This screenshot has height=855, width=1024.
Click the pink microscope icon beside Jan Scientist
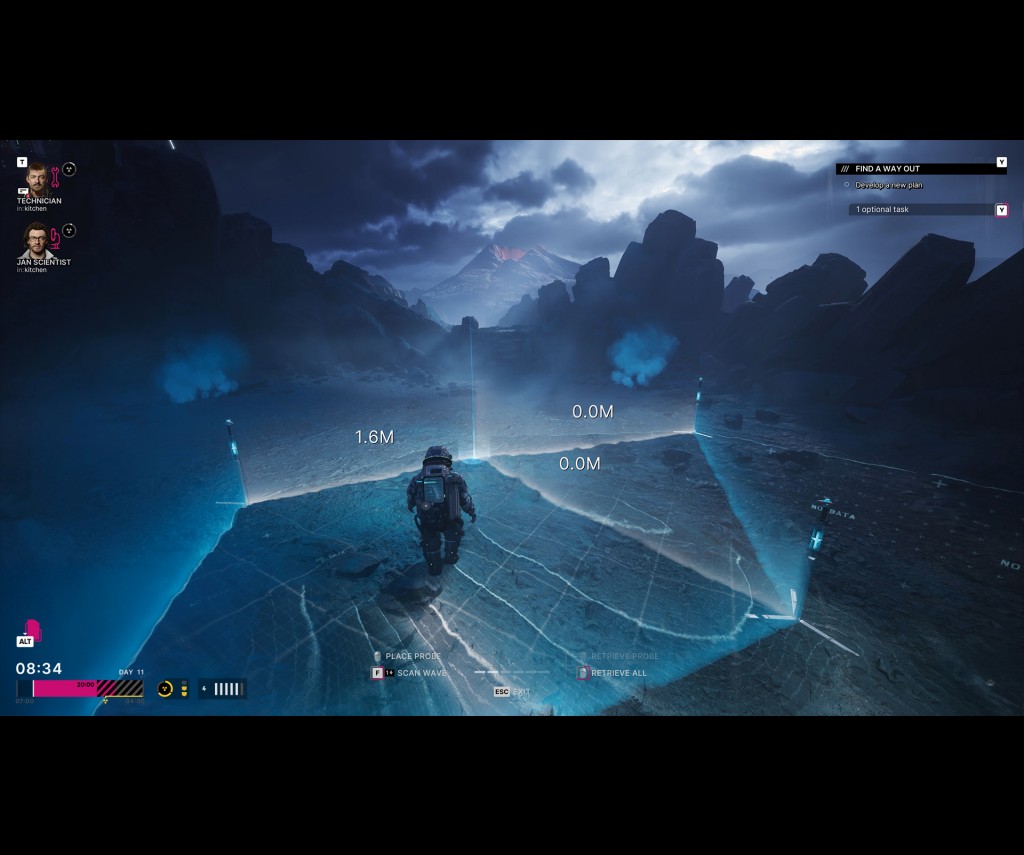coord(56,239)
